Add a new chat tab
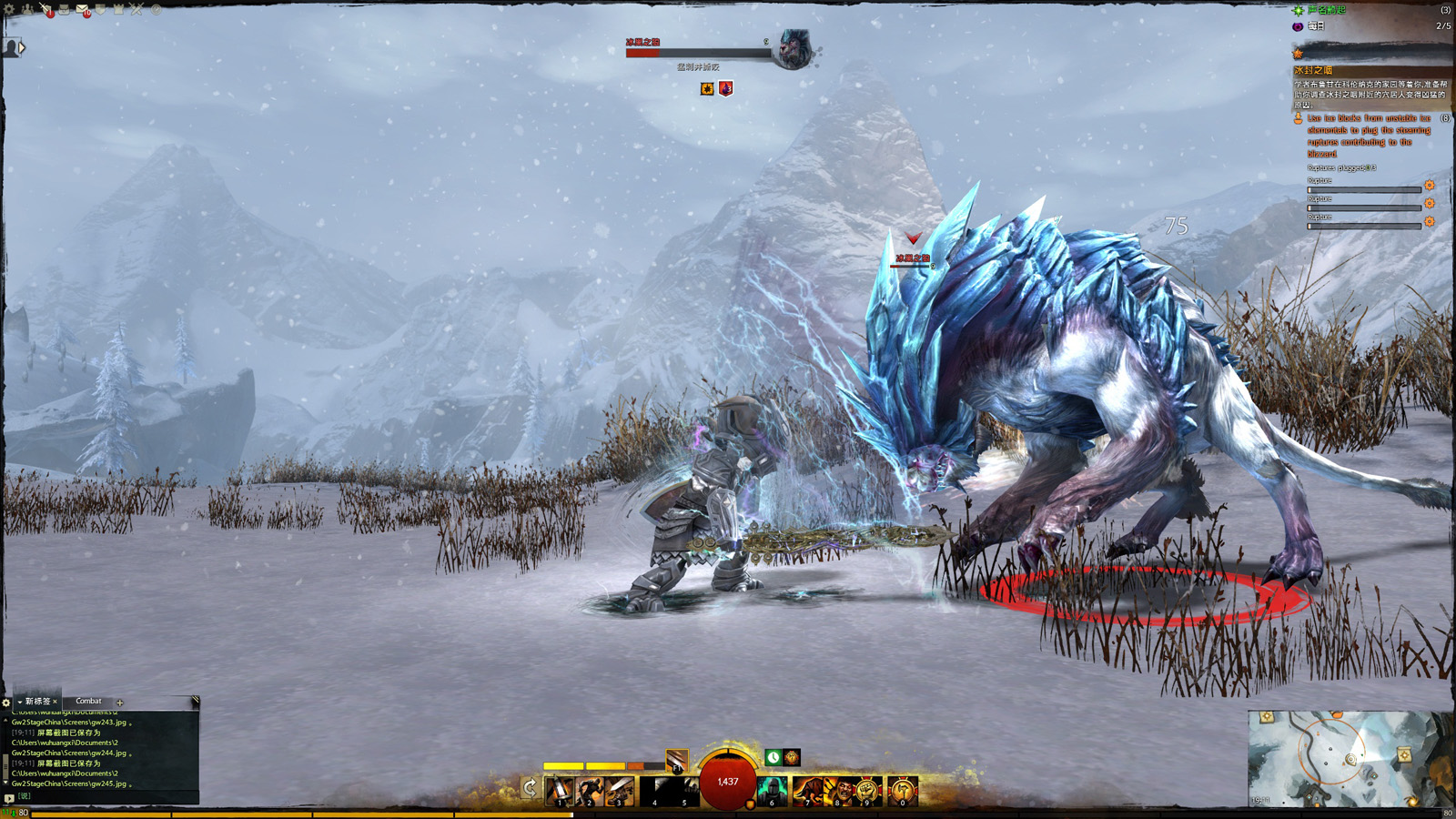This screenshot has height=819, width=1456. coord(120,703)
